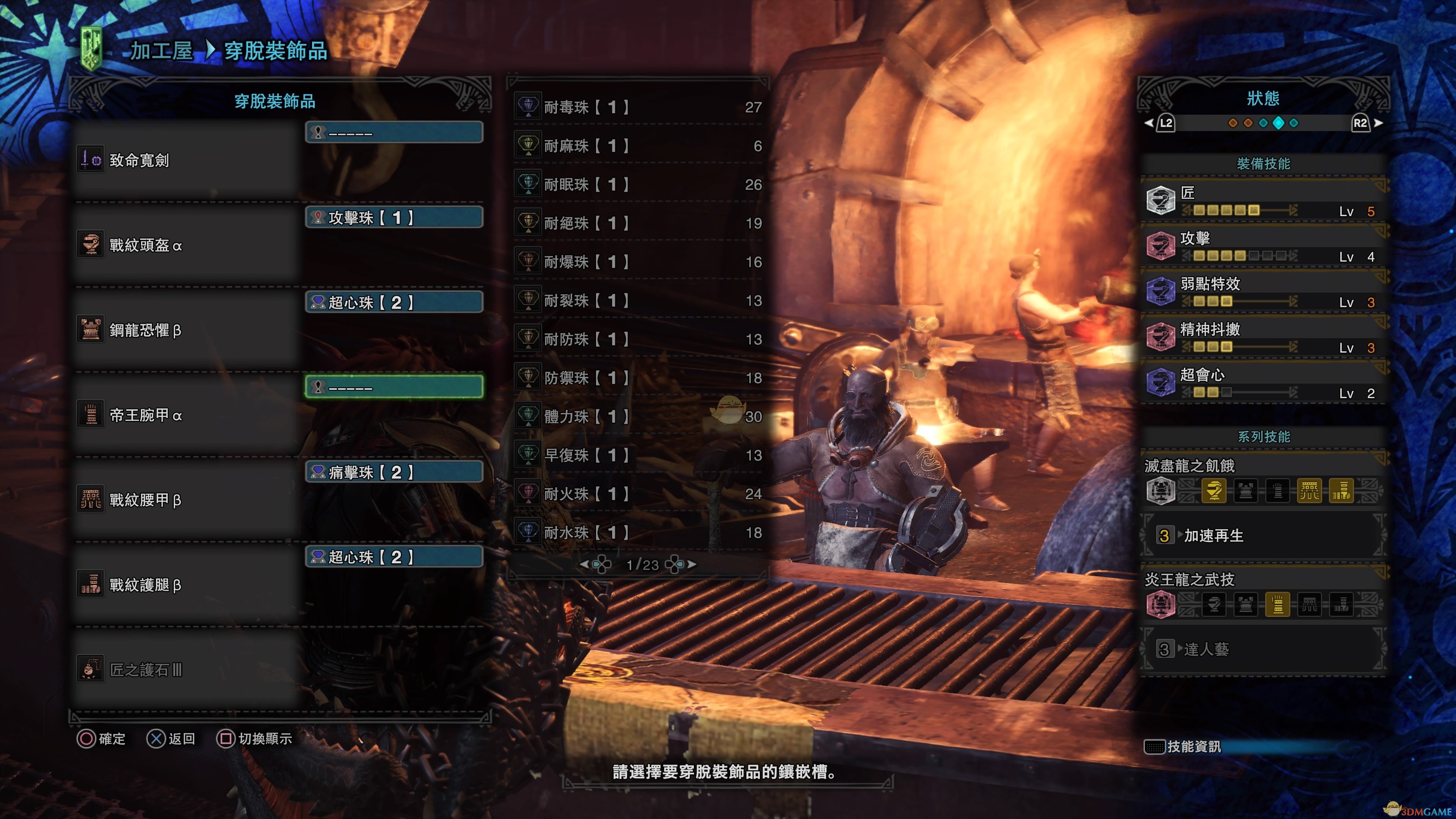The width and height of the screenshot is (1456, 819).
Task: Choose the 戰紋頭盔α helmet entry
Action: point(187,245)
